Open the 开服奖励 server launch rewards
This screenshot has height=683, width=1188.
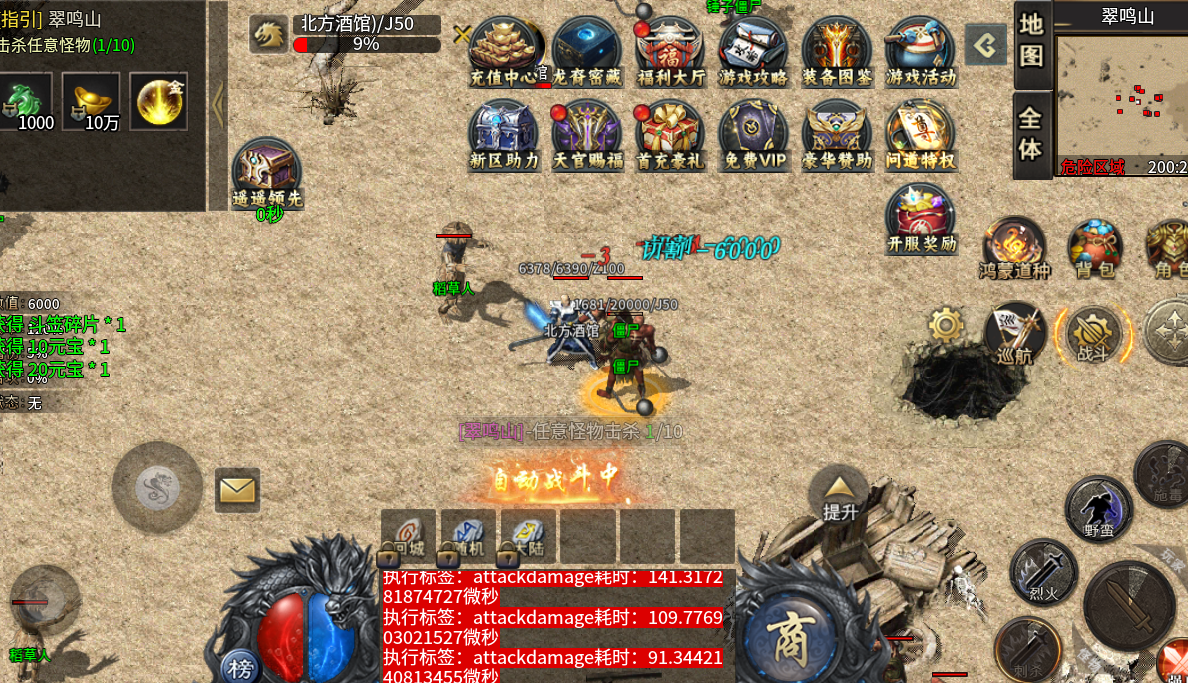(920, 217)
